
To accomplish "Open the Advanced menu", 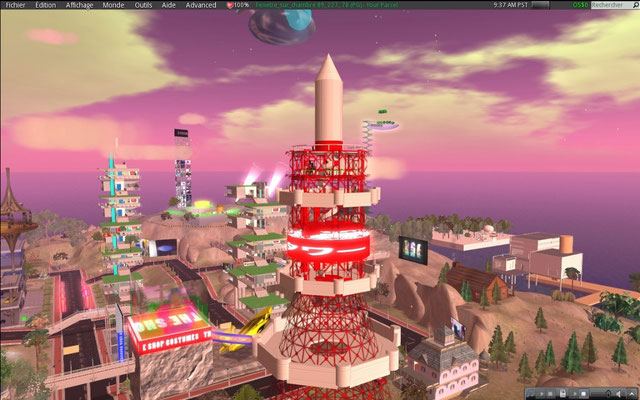I will [x=201, y=5].
